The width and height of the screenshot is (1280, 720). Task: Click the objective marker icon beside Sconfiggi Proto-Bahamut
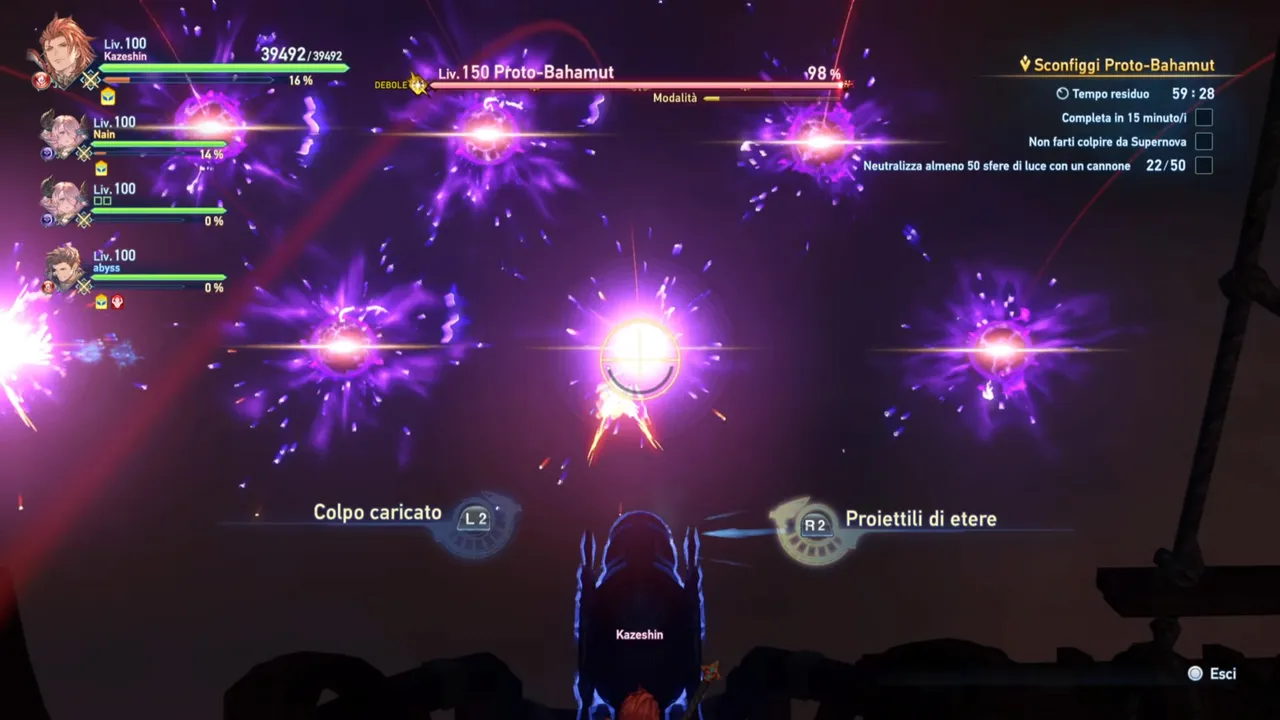coord(1024,64)
